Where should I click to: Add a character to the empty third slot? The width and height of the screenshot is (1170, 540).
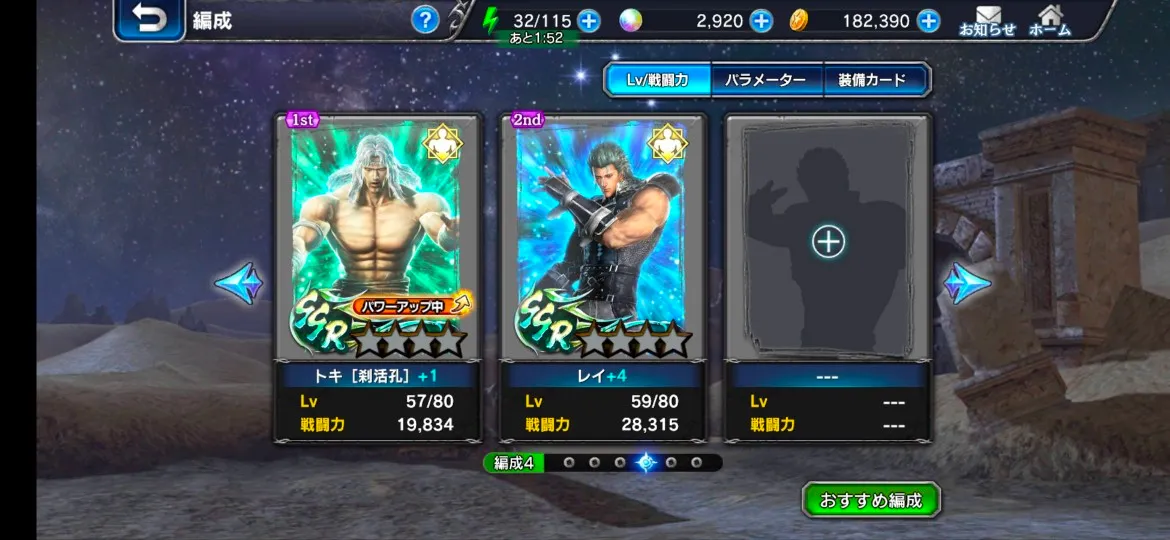tap(828, 241)
